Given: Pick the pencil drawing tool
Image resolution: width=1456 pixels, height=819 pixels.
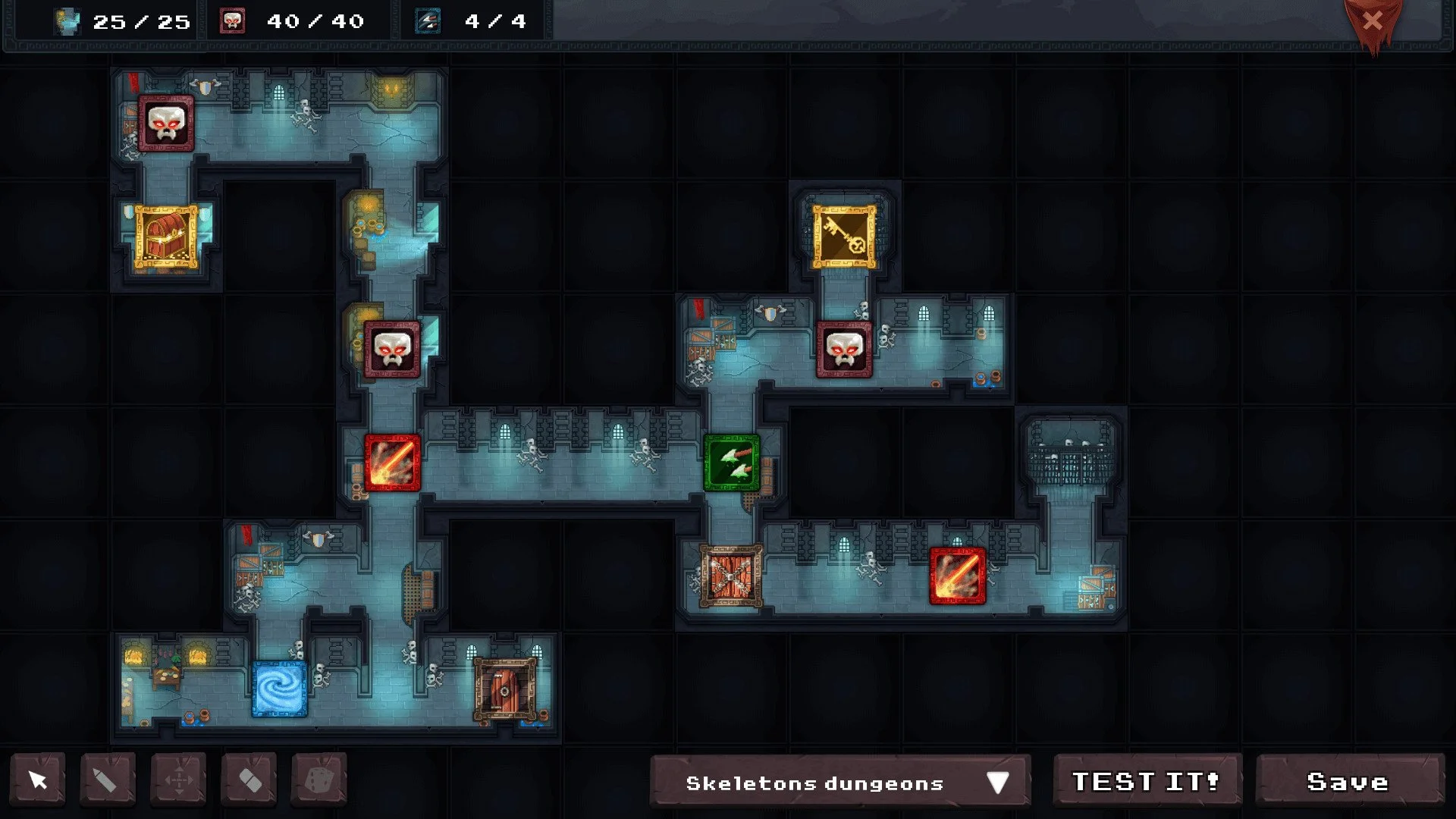Looking at the screenshot, I should pyautogui.click(x=108, y=780).
